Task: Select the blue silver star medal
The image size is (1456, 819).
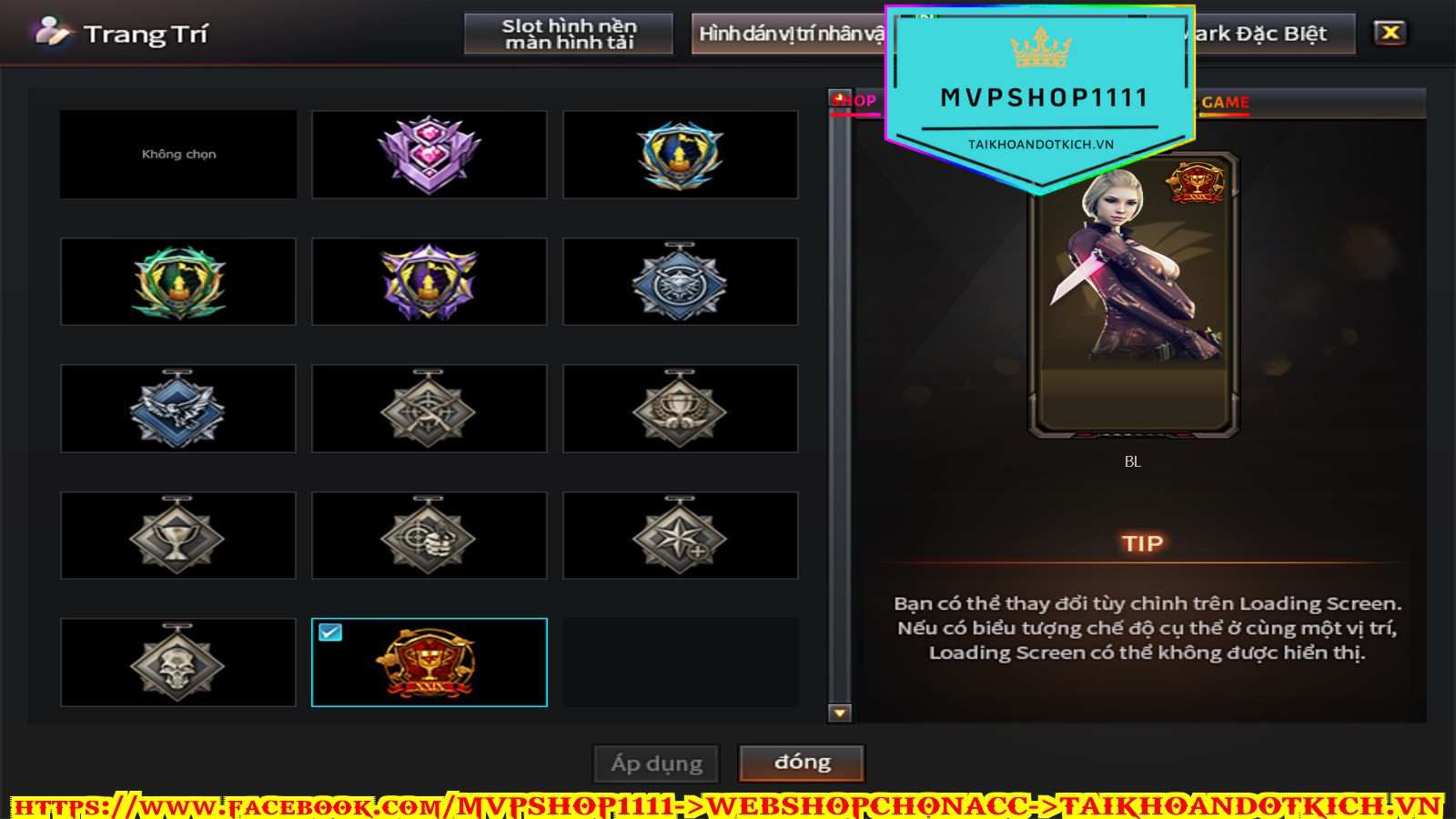Action: (680, 282)
